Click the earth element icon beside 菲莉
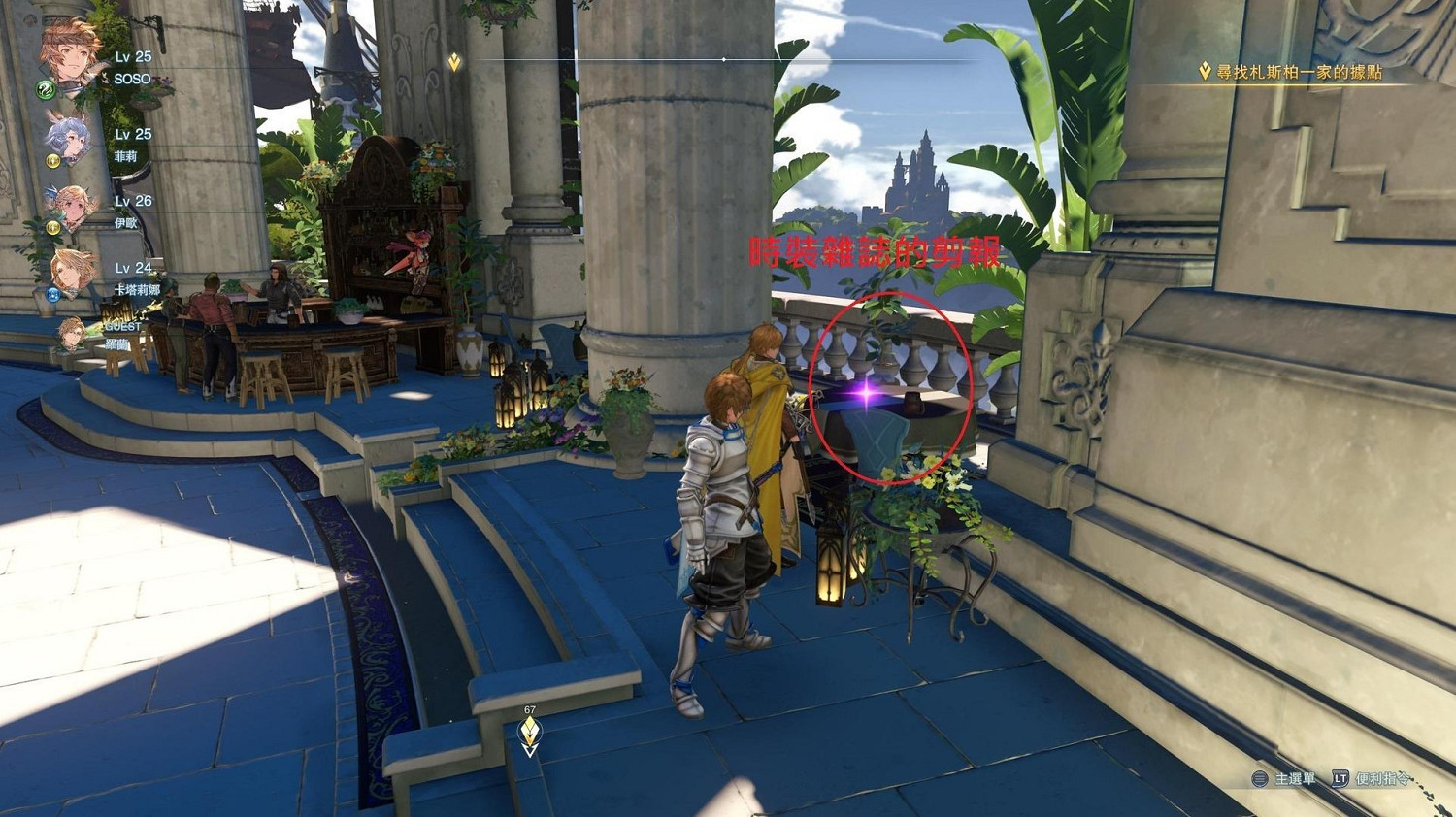This screenshot has height=817, width=1456. [53, 163]
